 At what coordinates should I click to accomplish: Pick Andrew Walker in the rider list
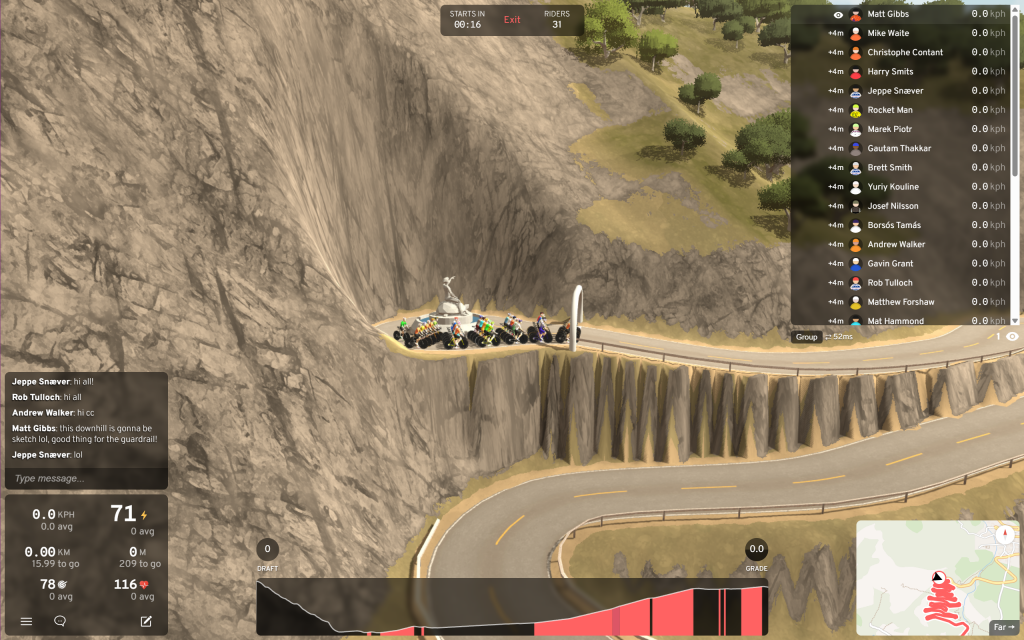pyautogui.click(x=896, y=244)
